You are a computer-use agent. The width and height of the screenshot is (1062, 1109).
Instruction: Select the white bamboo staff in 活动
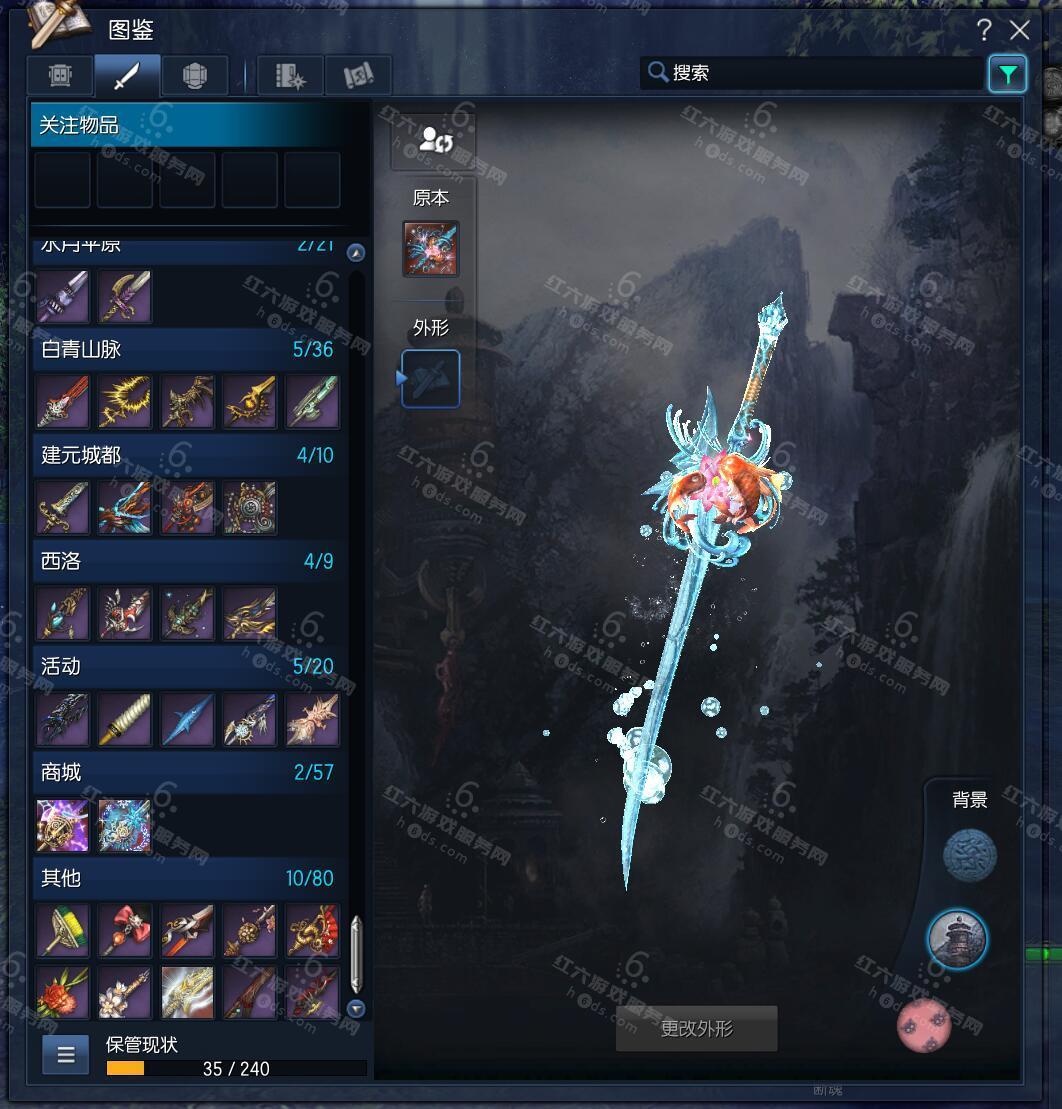click(125, 720)
